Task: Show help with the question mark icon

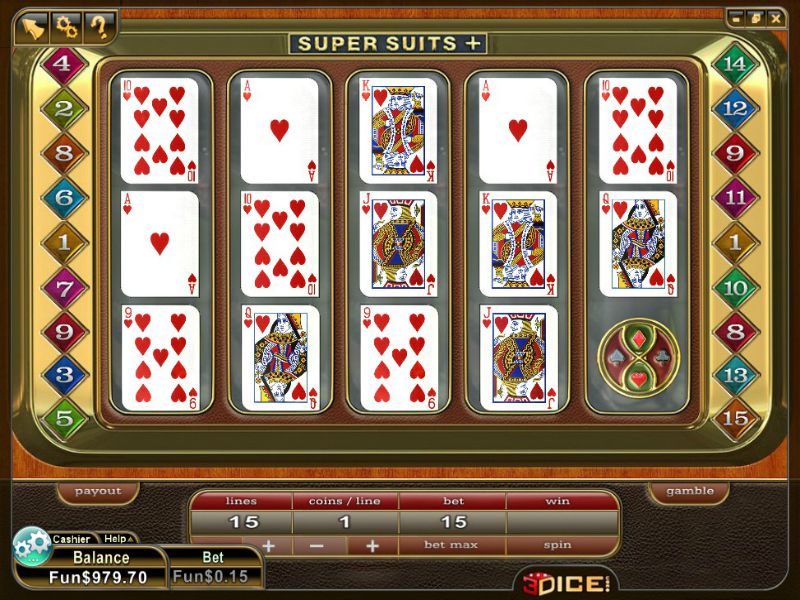Action: (x=98, y=26)
